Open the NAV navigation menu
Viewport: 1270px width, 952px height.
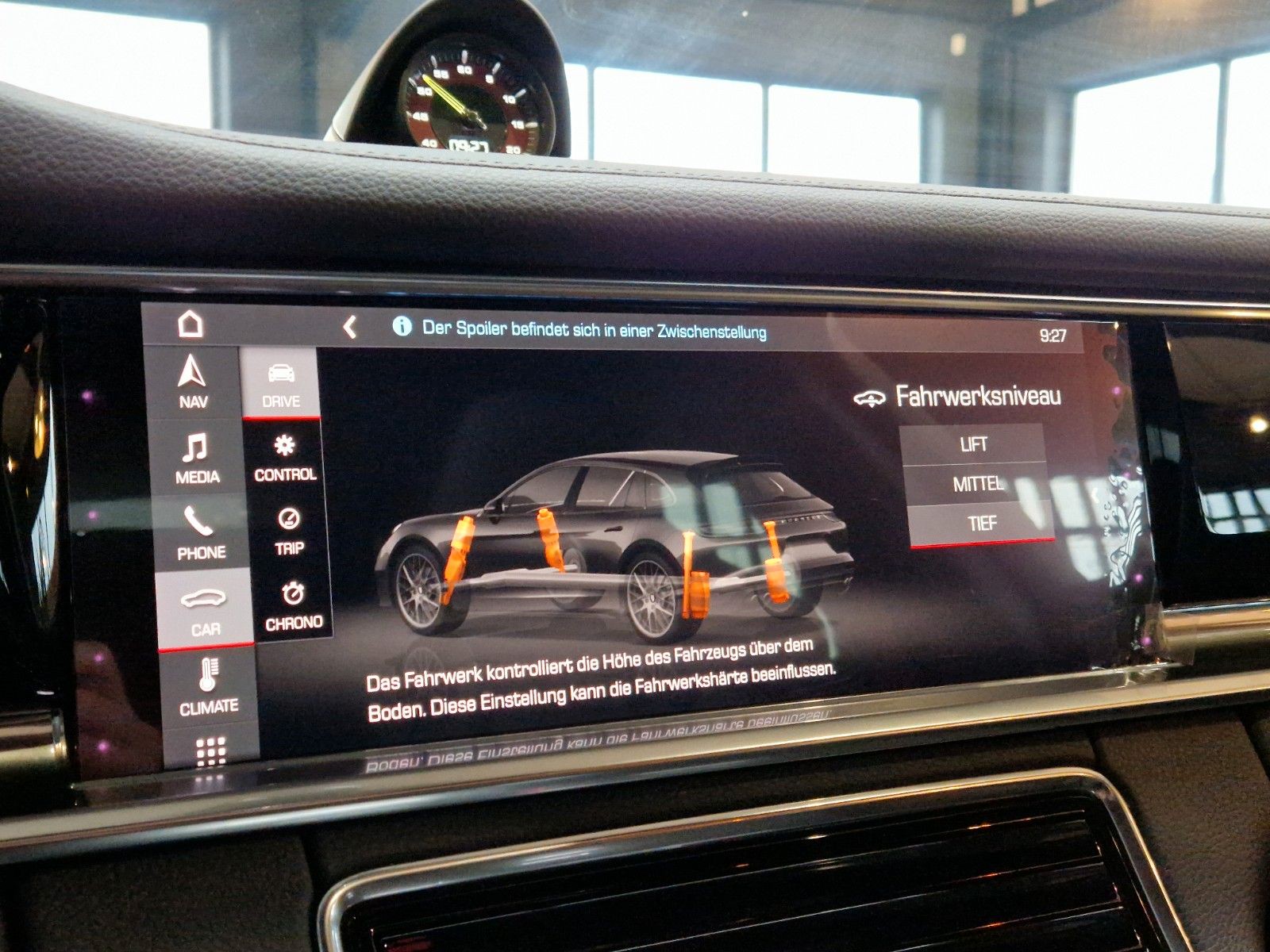pos(193,382)
